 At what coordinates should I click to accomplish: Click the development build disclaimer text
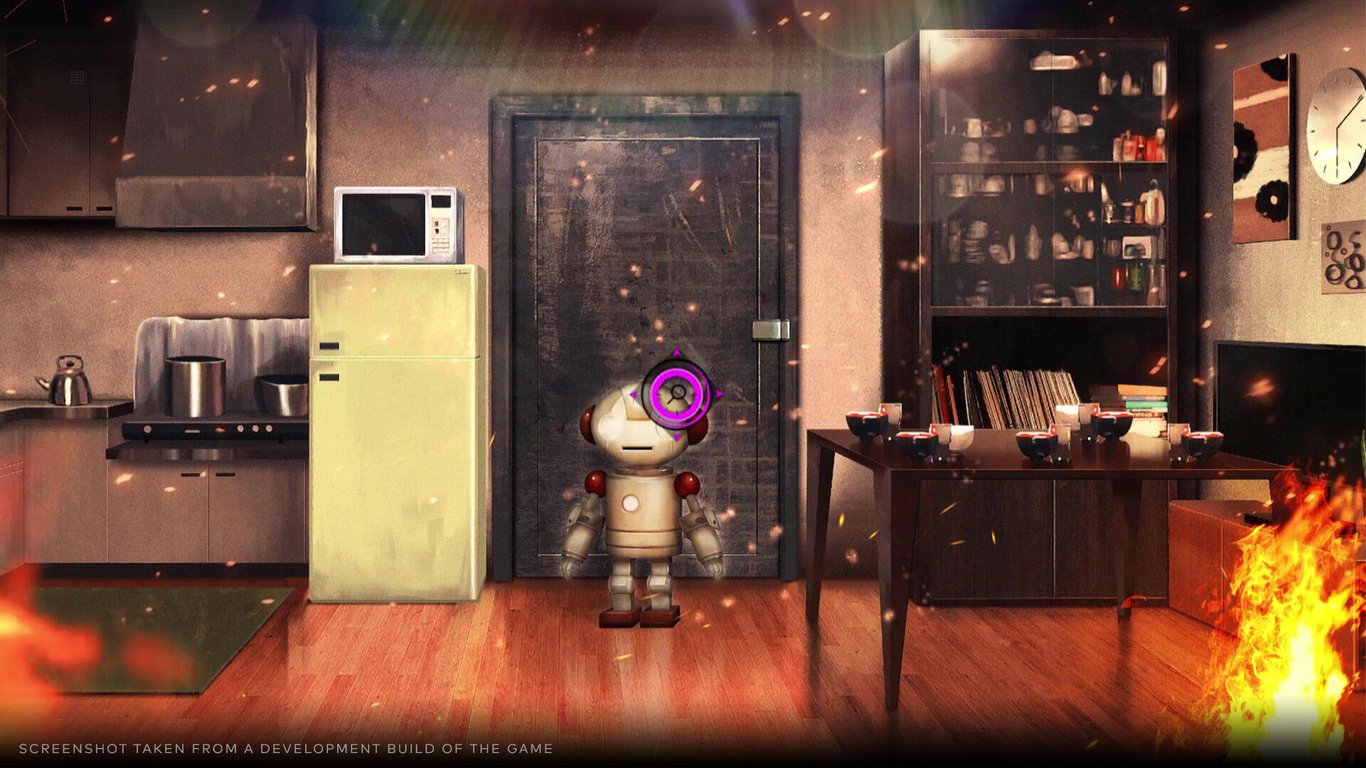(x=285, y=747)
